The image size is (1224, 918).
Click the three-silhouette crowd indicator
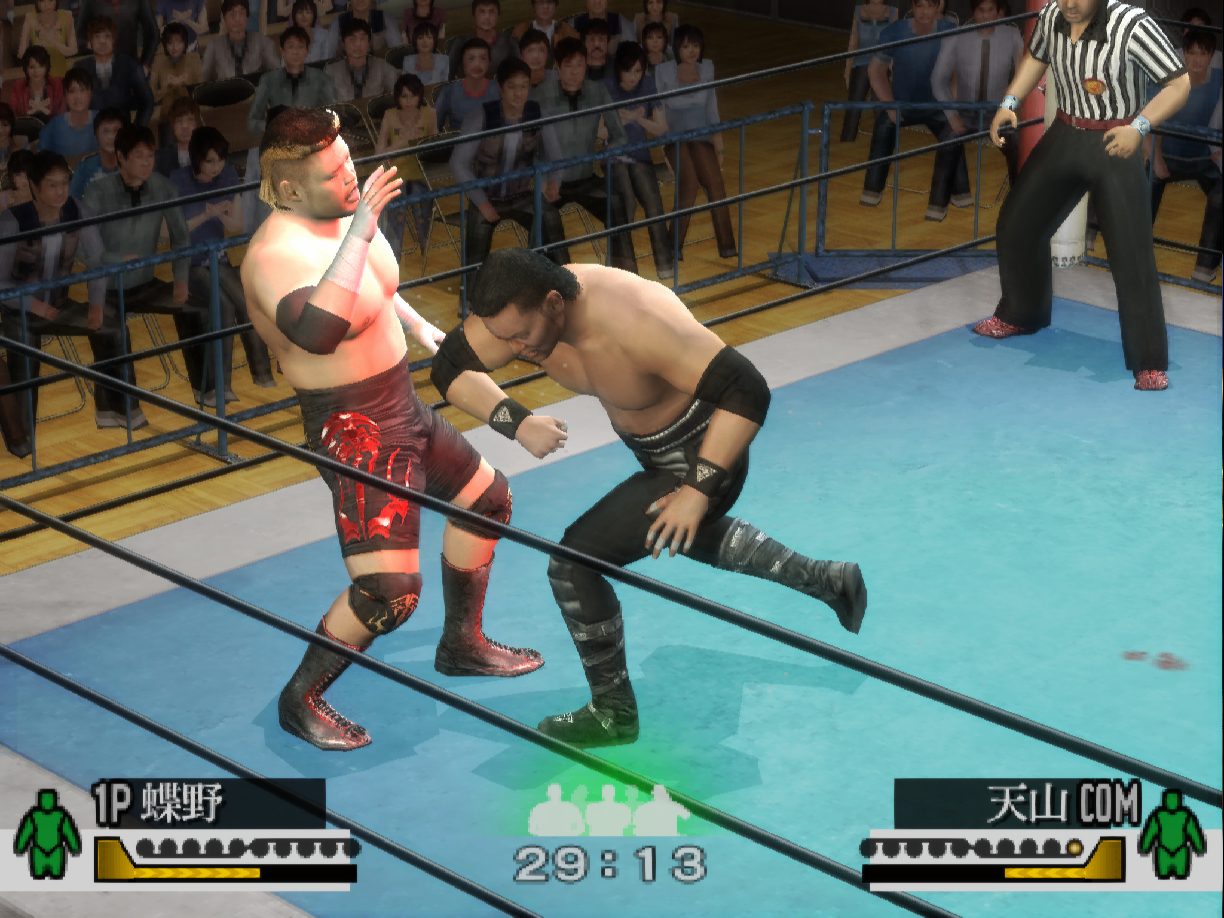click(608, 810)
